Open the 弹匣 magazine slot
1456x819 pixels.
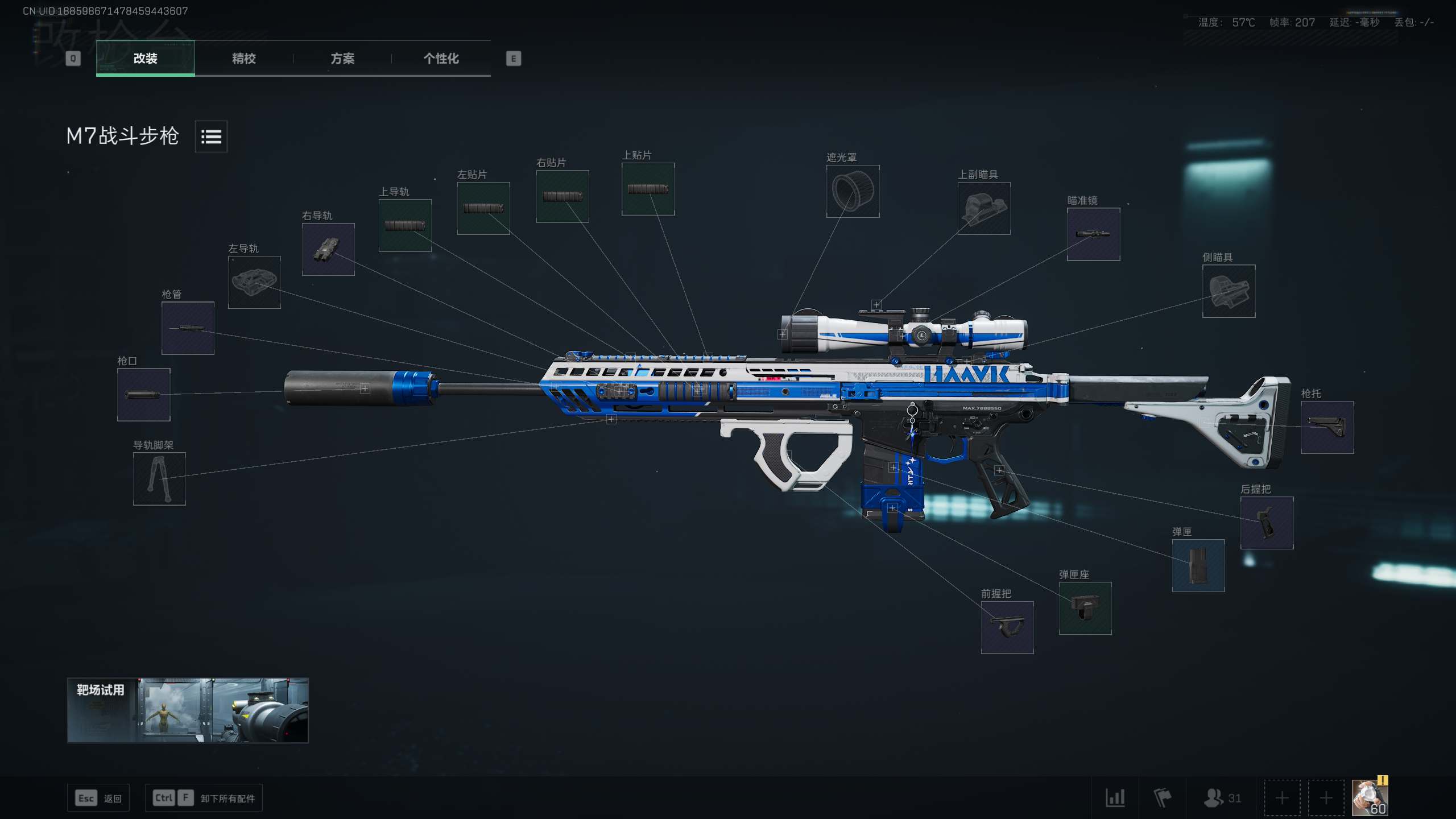point(1198,565)
